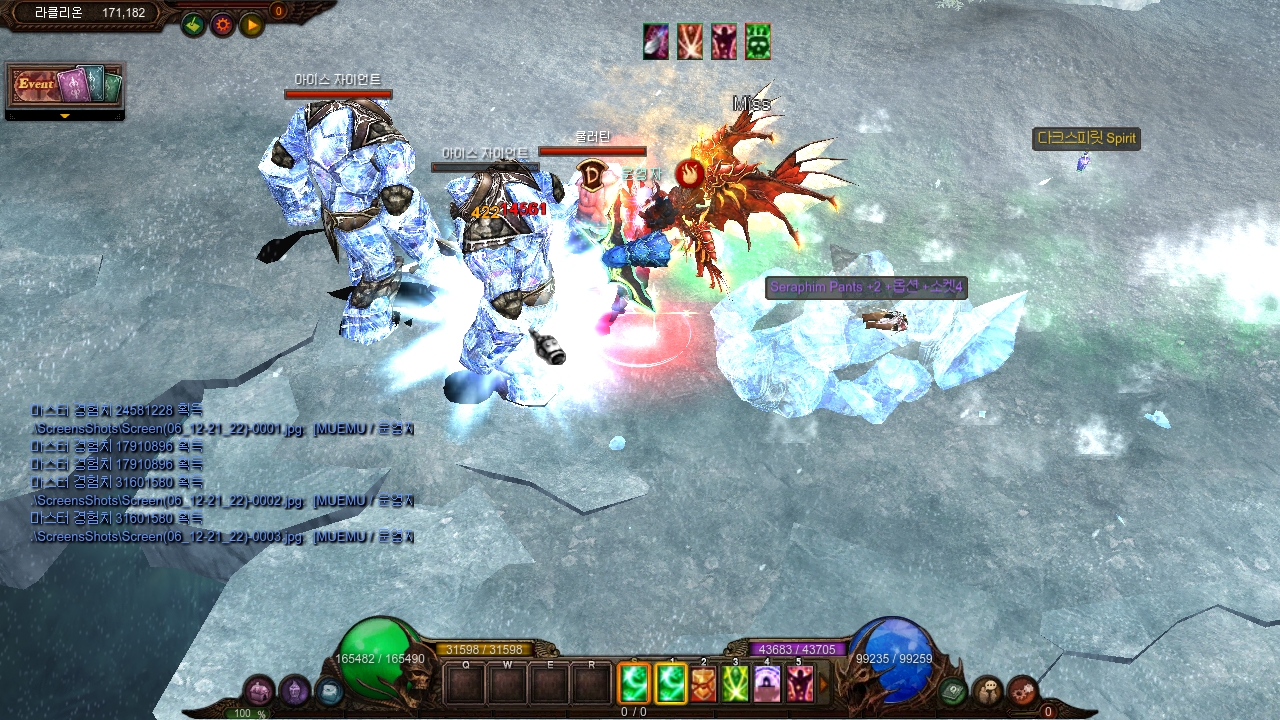Activate the red figure skill in slot 5
Image resolution: width=1280 pixels, height=720 pixels.
pyautogui.click(x=800, y=684)
